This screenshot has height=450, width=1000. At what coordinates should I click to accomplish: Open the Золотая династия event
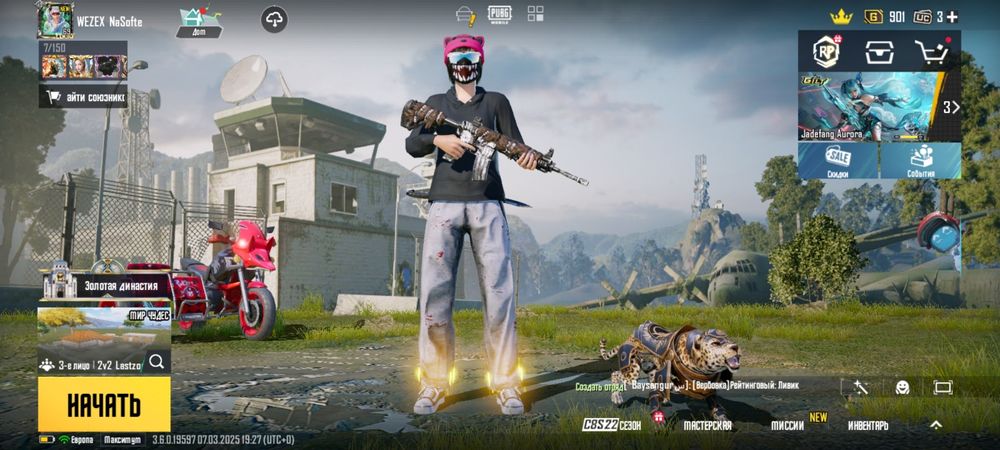(104, 284)
